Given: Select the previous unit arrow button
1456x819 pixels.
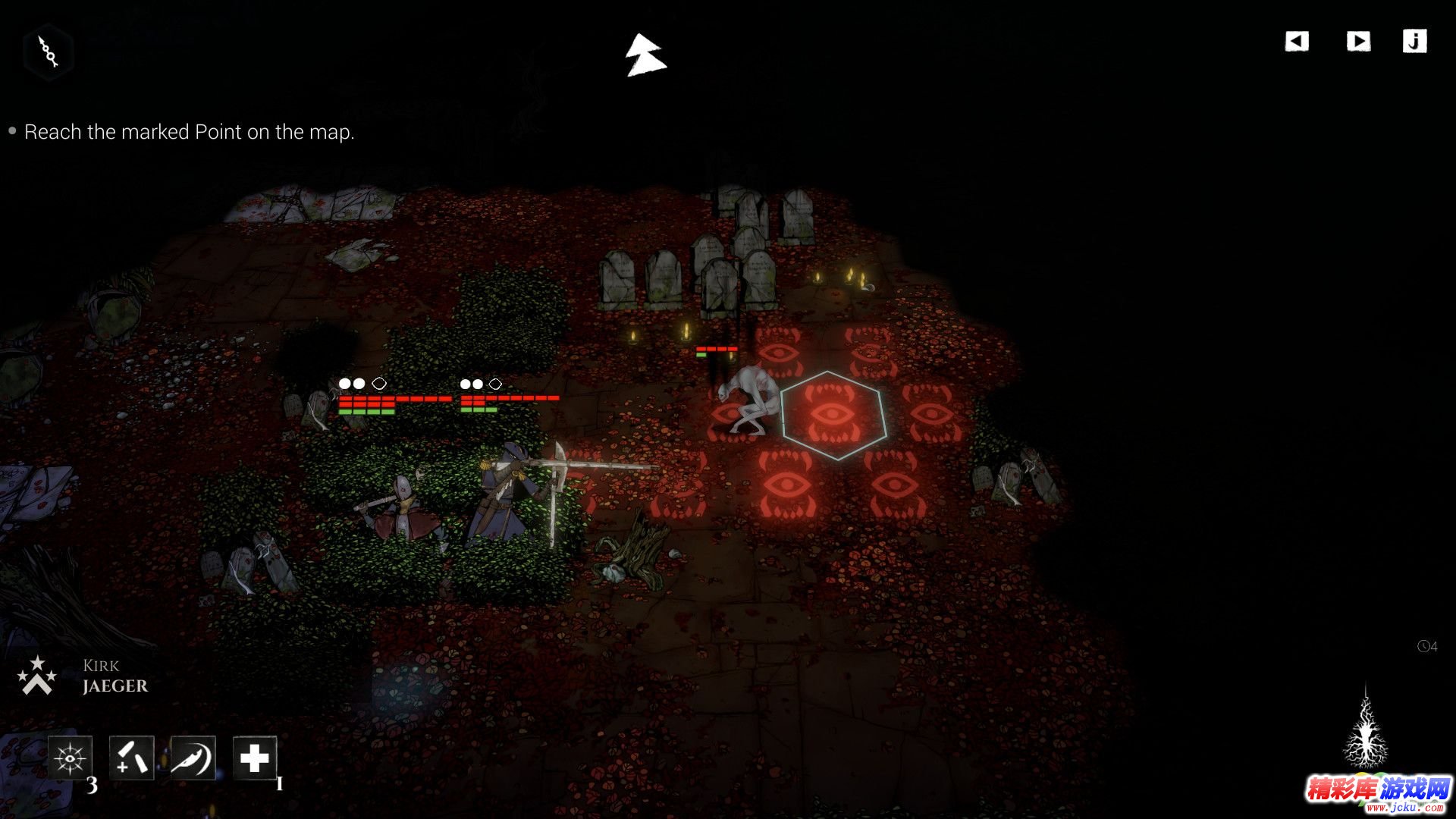Looking at the screenshot, I should pyautogui.click(x=1297, y=41).
